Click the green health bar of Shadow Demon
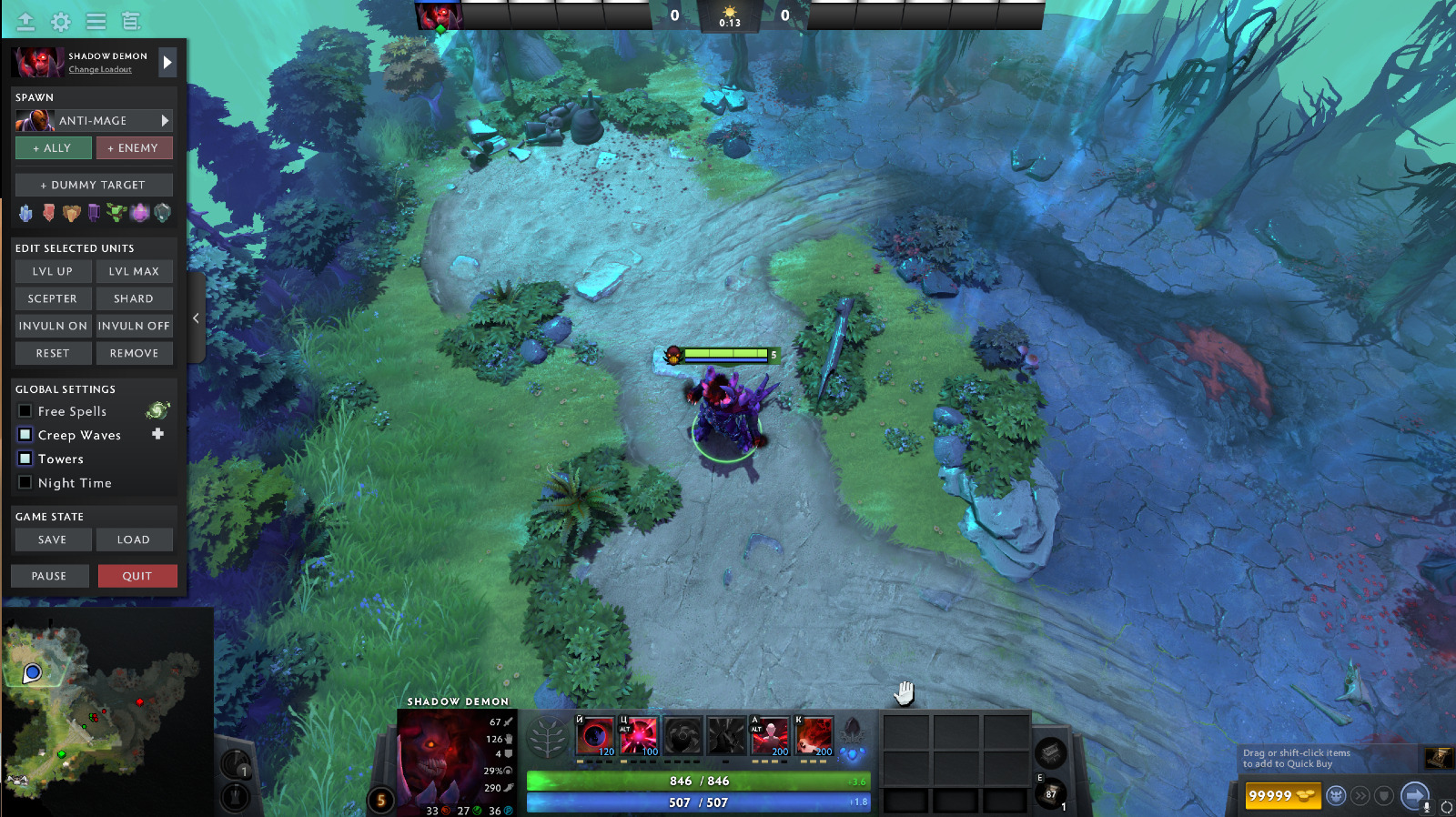The image size is (1456, 817). coord(697,780)
